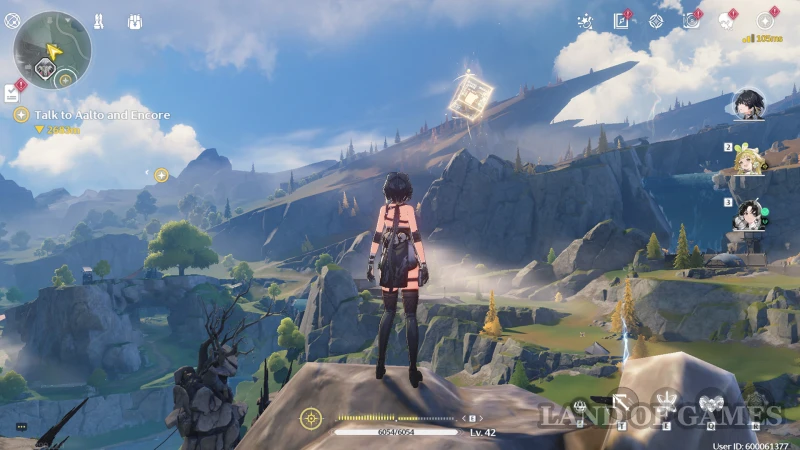Screen dimensions: 800x450
Task: Click the circled four-point star icon at top right
Action: tap(765, 21)
